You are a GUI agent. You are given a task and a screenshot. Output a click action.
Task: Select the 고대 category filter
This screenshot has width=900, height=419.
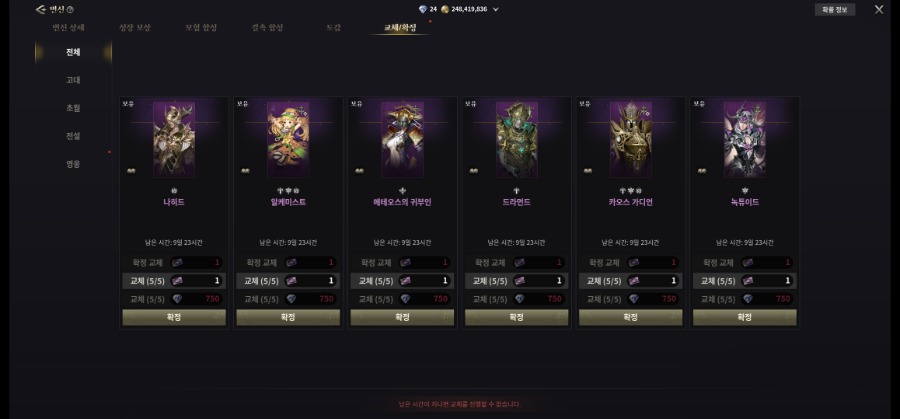coord(73,80)
